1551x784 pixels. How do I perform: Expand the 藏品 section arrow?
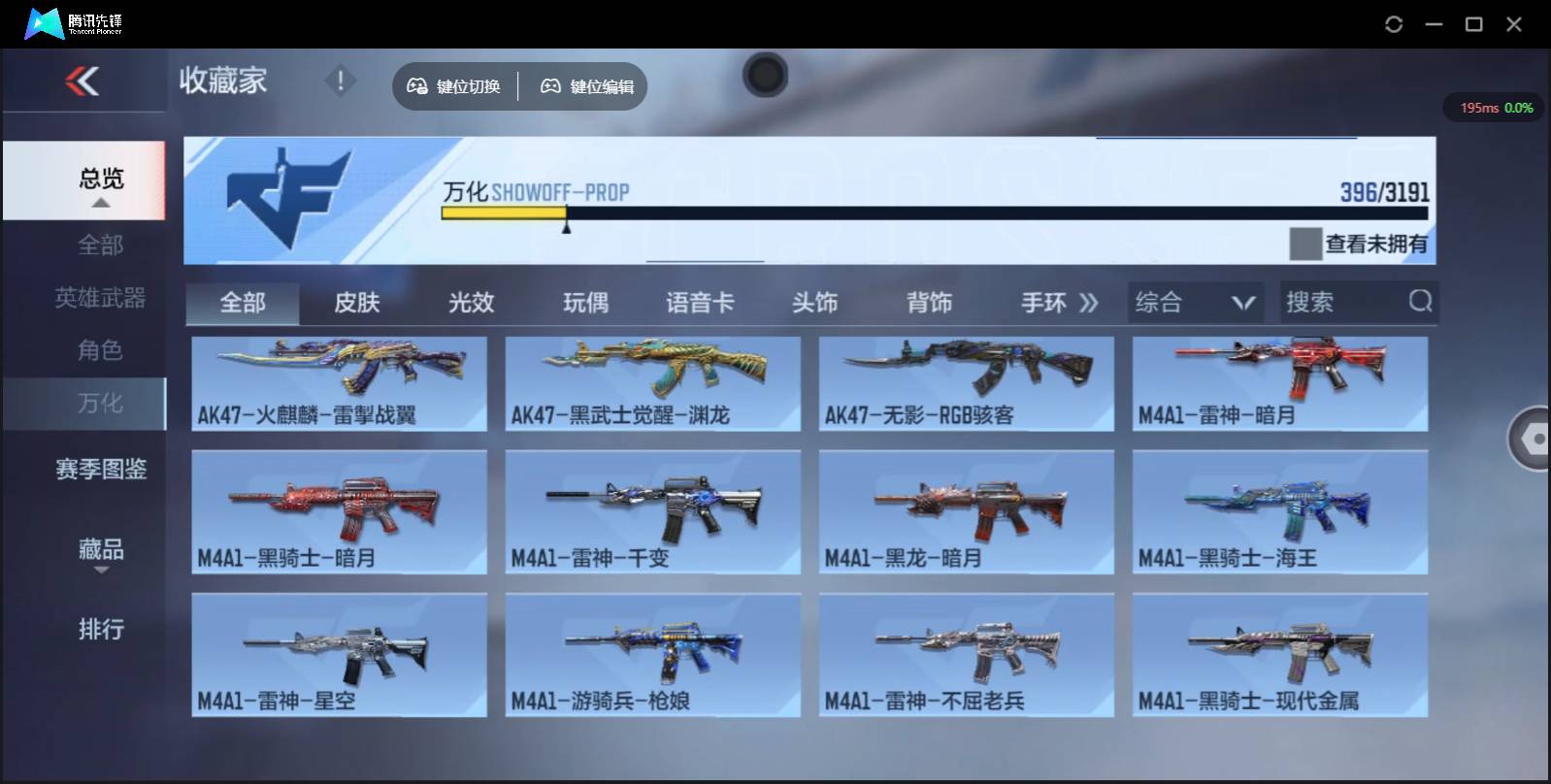pos(101,572)
